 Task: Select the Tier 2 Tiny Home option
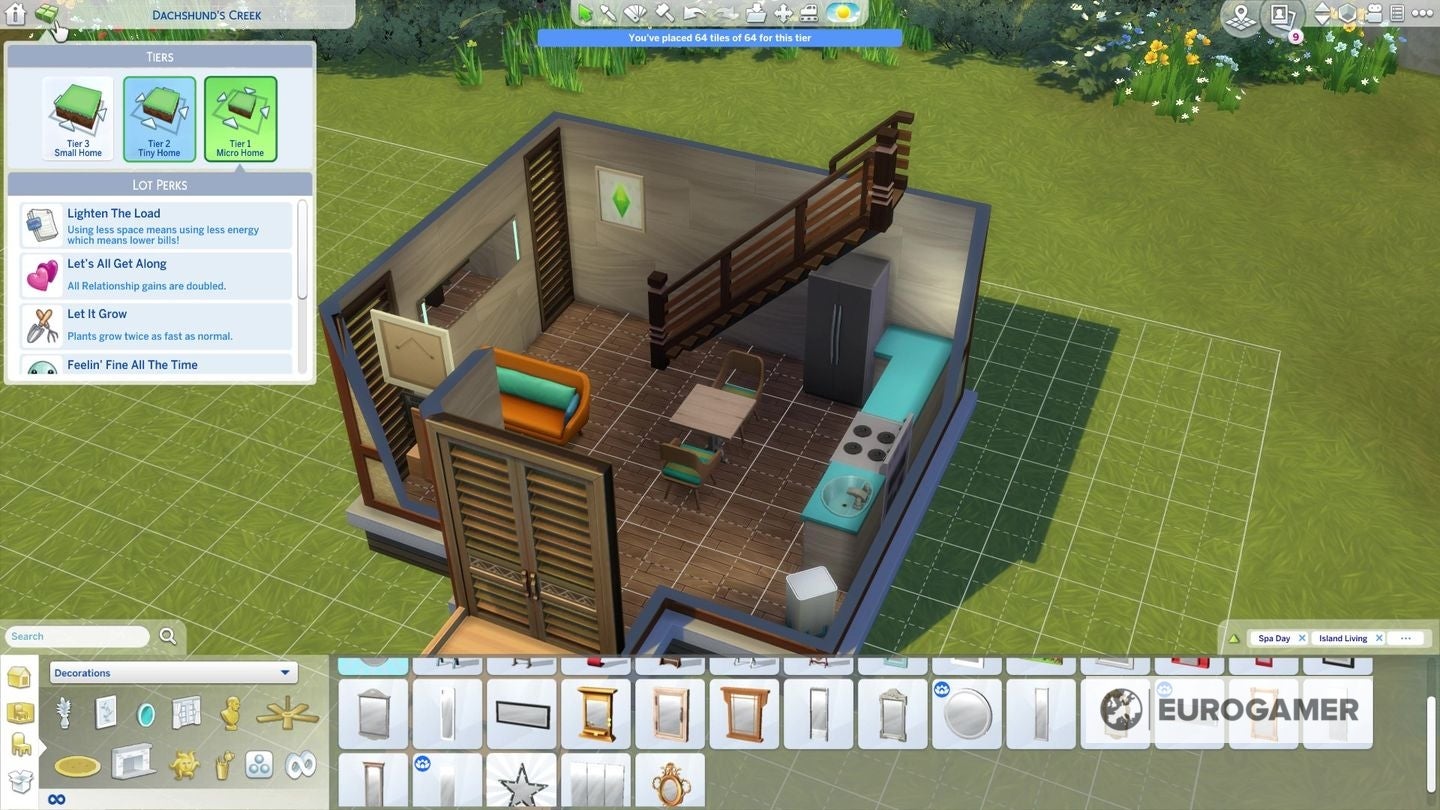pos(158,117)
